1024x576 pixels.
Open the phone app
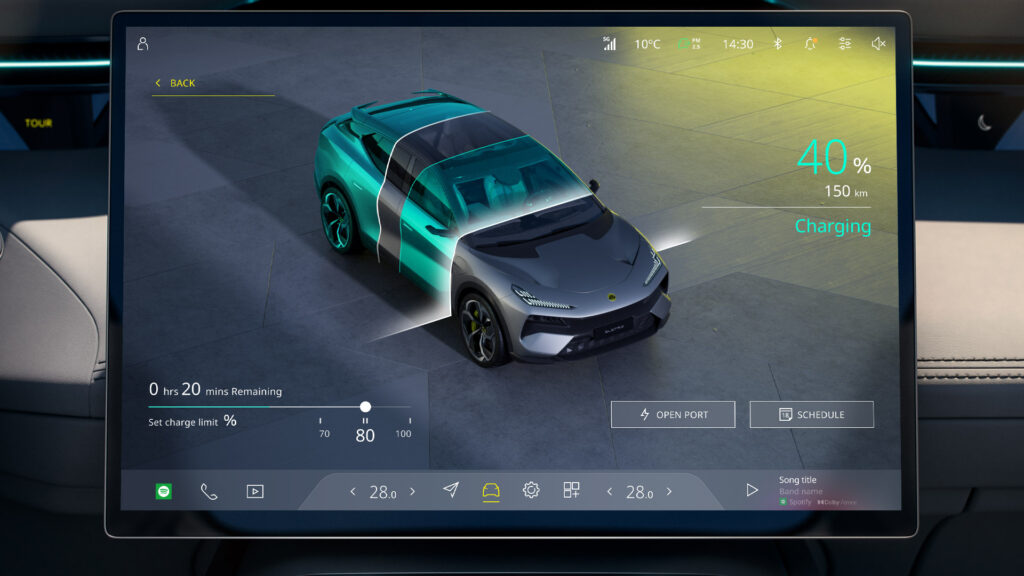click(208, 491)
